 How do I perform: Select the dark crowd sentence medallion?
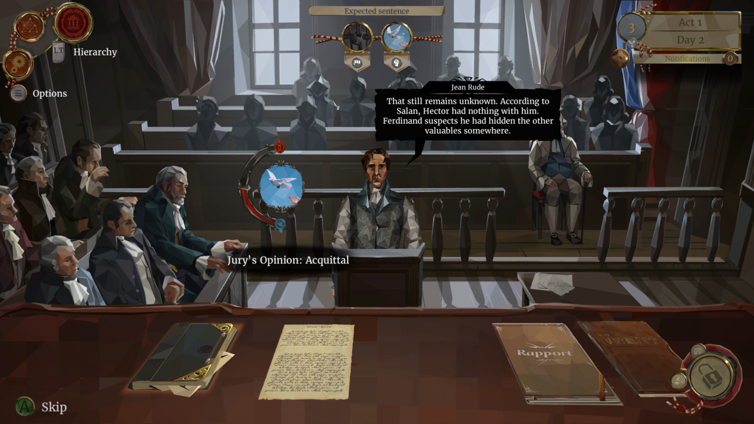click(357, 38)
